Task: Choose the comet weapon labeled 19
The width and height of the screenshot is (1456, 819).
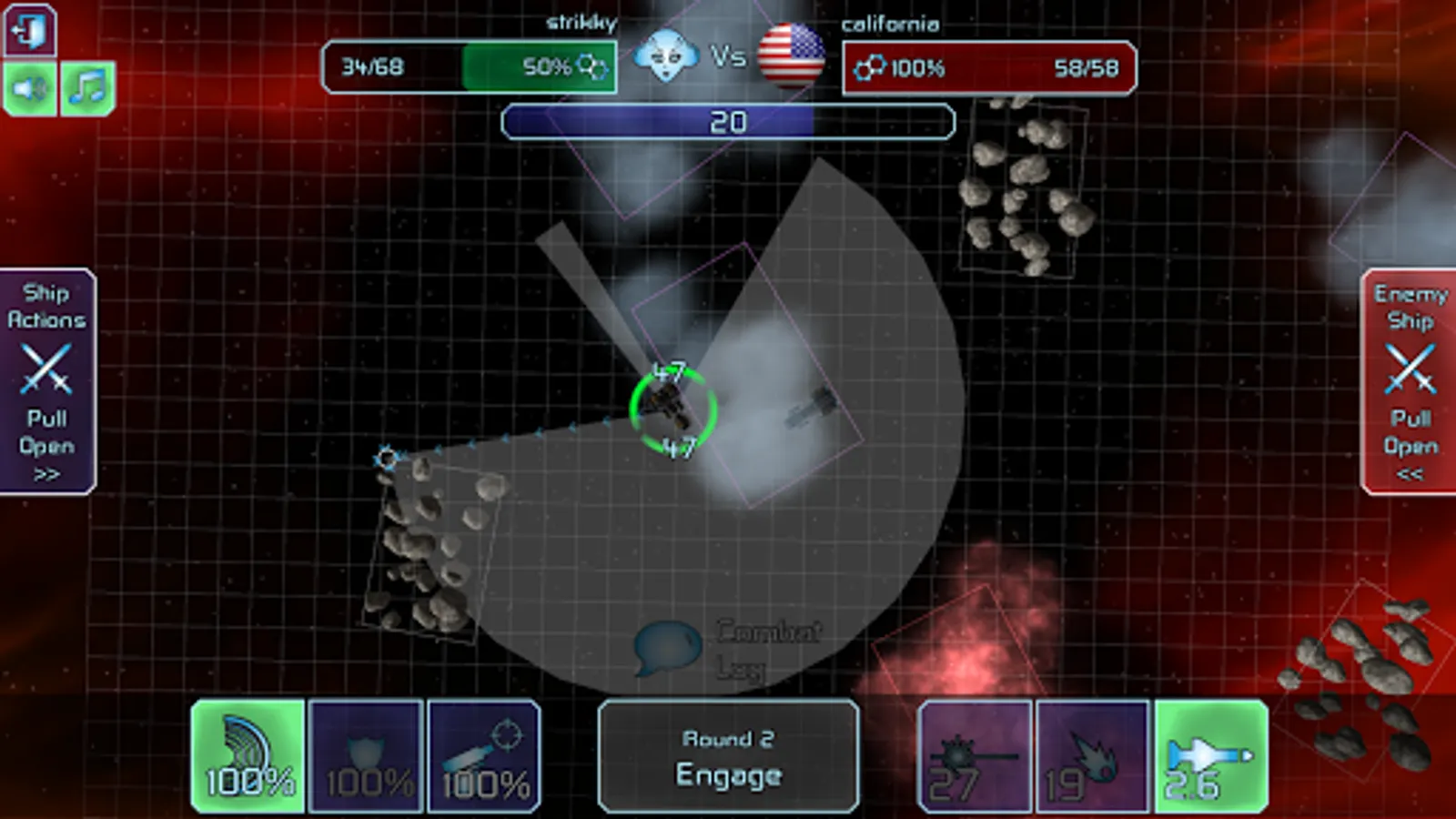Action: coord(1092,756)
